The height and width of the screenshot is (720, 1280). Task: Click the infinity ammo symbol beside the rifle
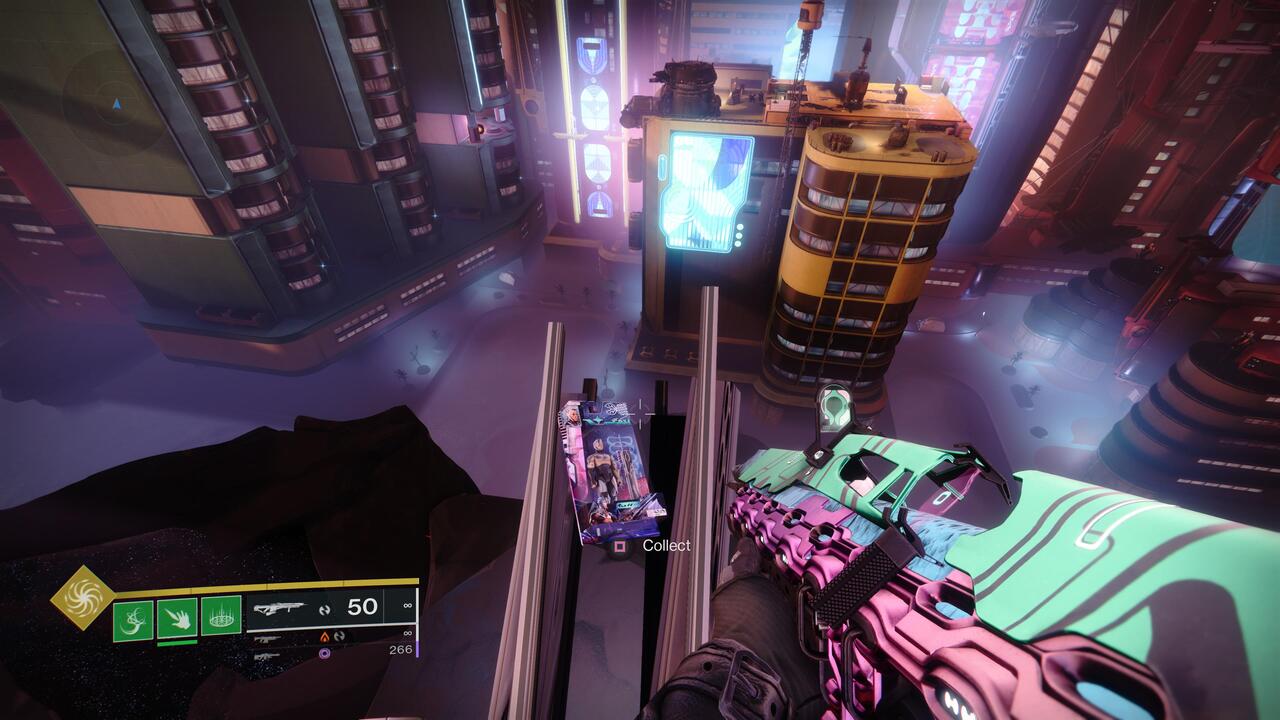408,605
